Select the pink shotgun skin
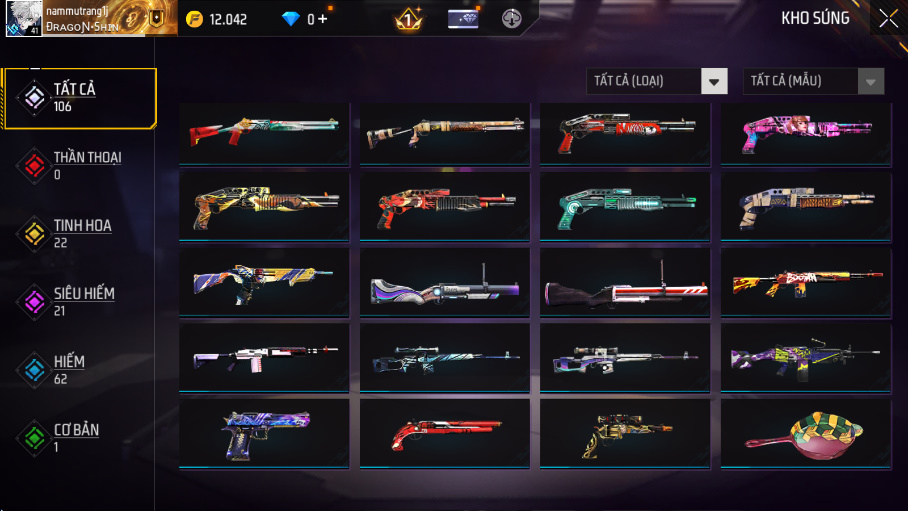This screenshot has width=908, height=511. [x=805, y=132]
